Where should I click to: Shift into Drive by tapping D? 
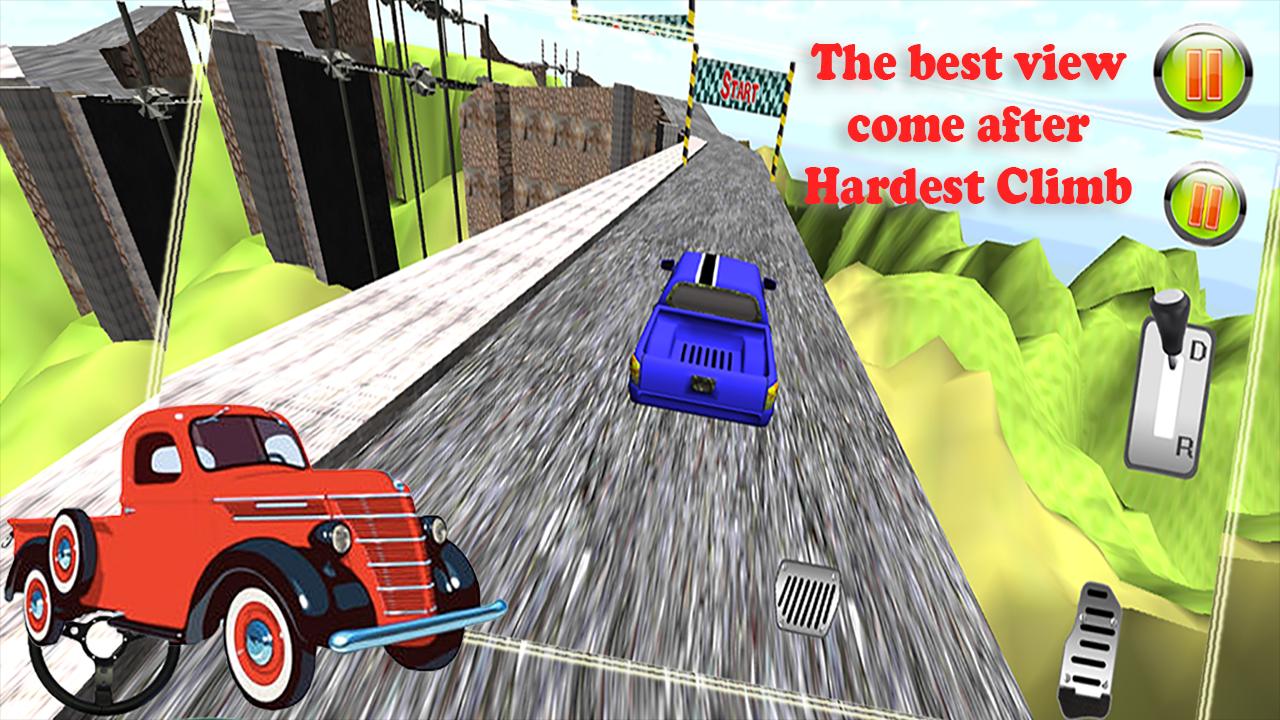1198,352
